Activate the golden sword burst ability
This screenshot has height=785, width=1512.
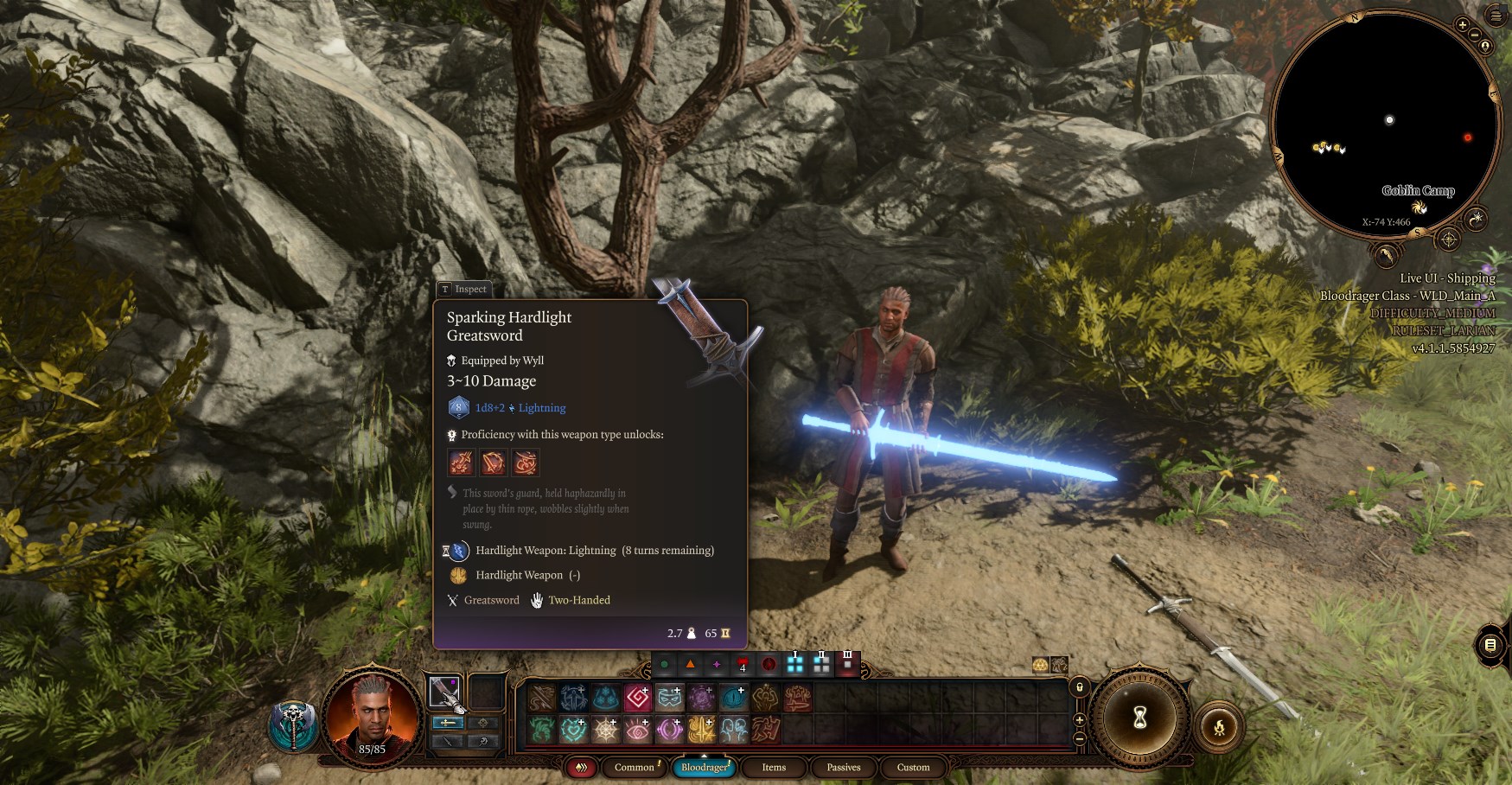[x=702, y=731]
